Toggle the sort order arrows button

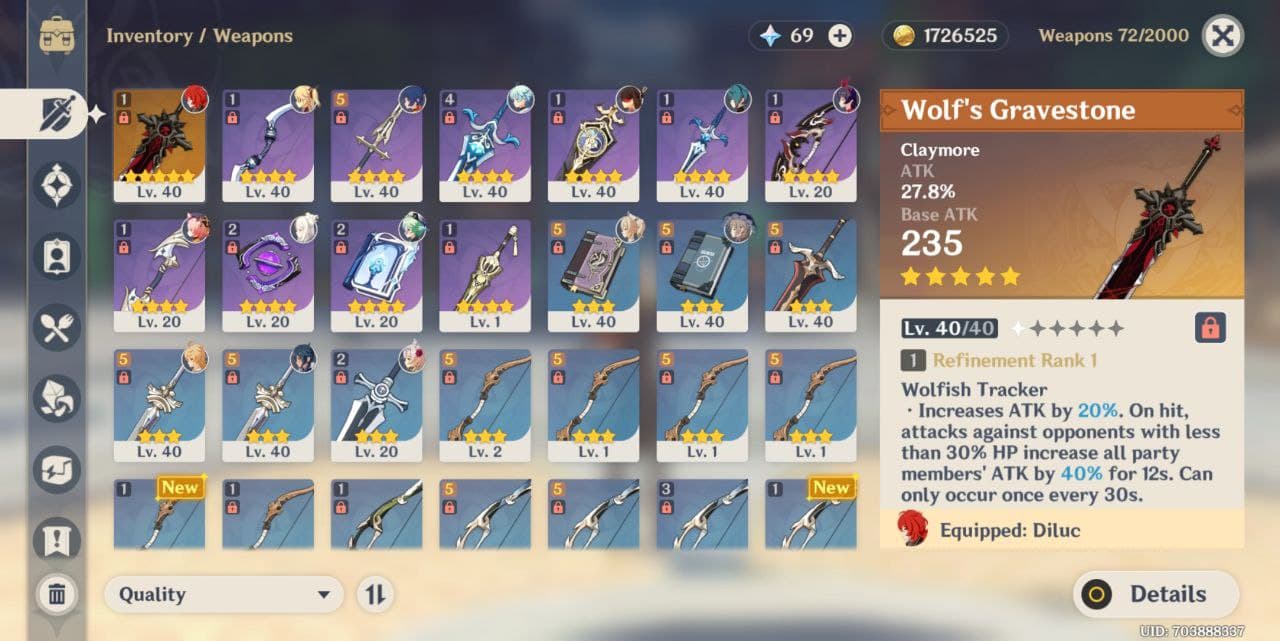375,594
